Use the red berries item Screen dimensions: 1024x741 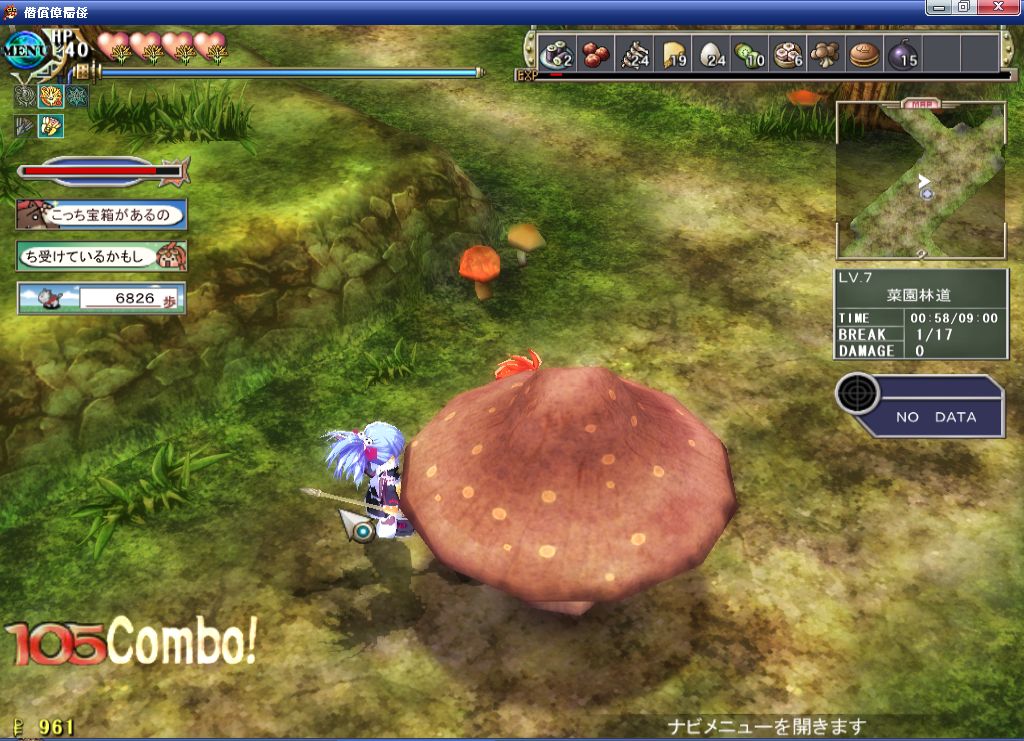596,54
